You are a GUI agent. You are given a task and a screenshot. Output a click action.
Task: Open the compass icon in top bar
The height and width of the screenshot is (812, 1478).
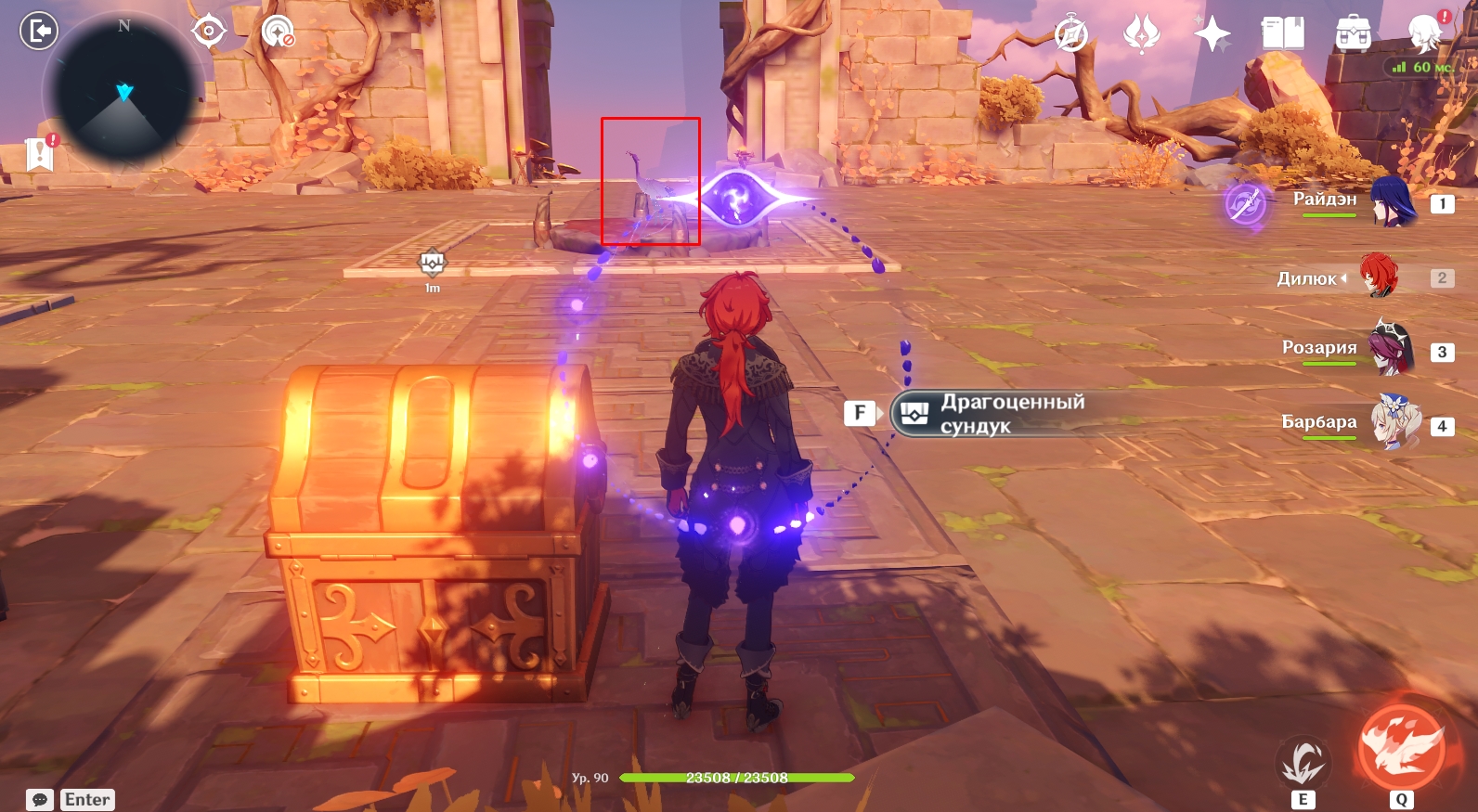pos(1071,34)
